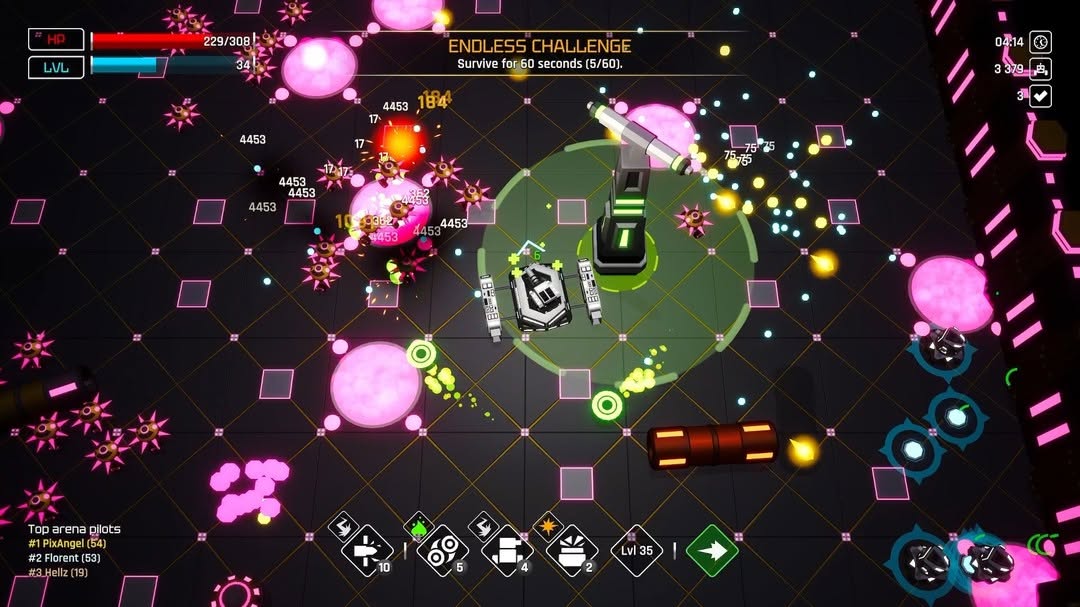
Task: Select the twin-wheels upgrade slot with count 5
Action: click(x=442, y=550)
